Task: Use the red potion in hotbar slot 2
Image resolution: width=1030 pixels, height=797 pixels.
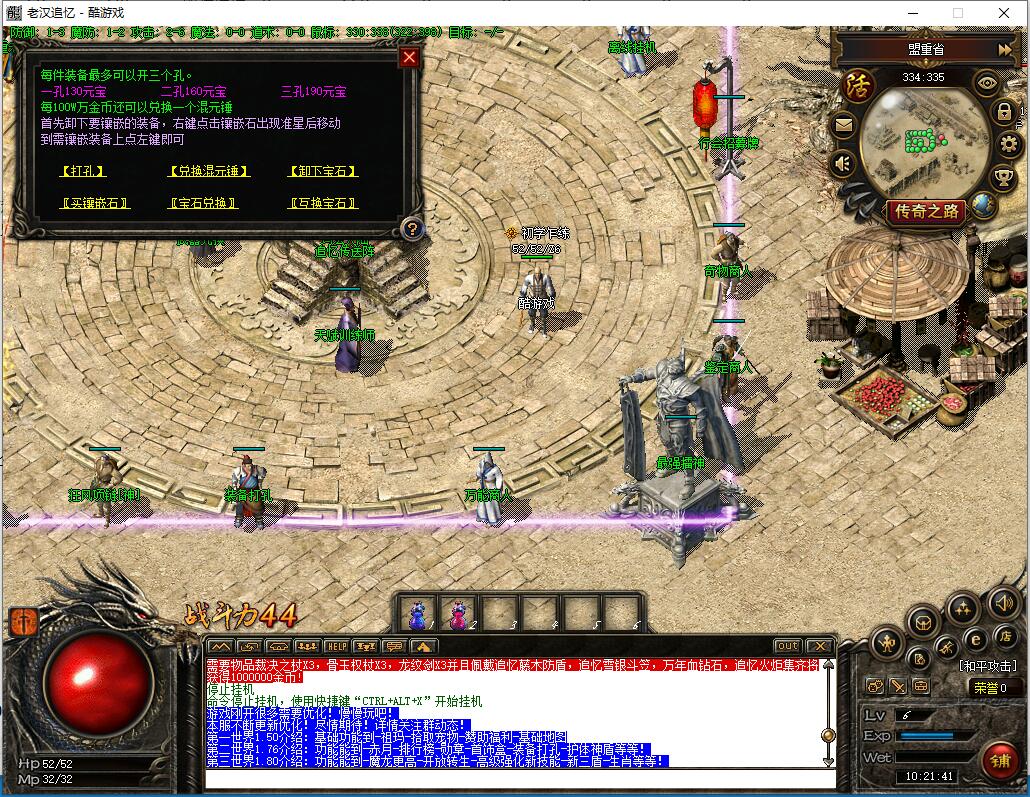Action: 459,612
